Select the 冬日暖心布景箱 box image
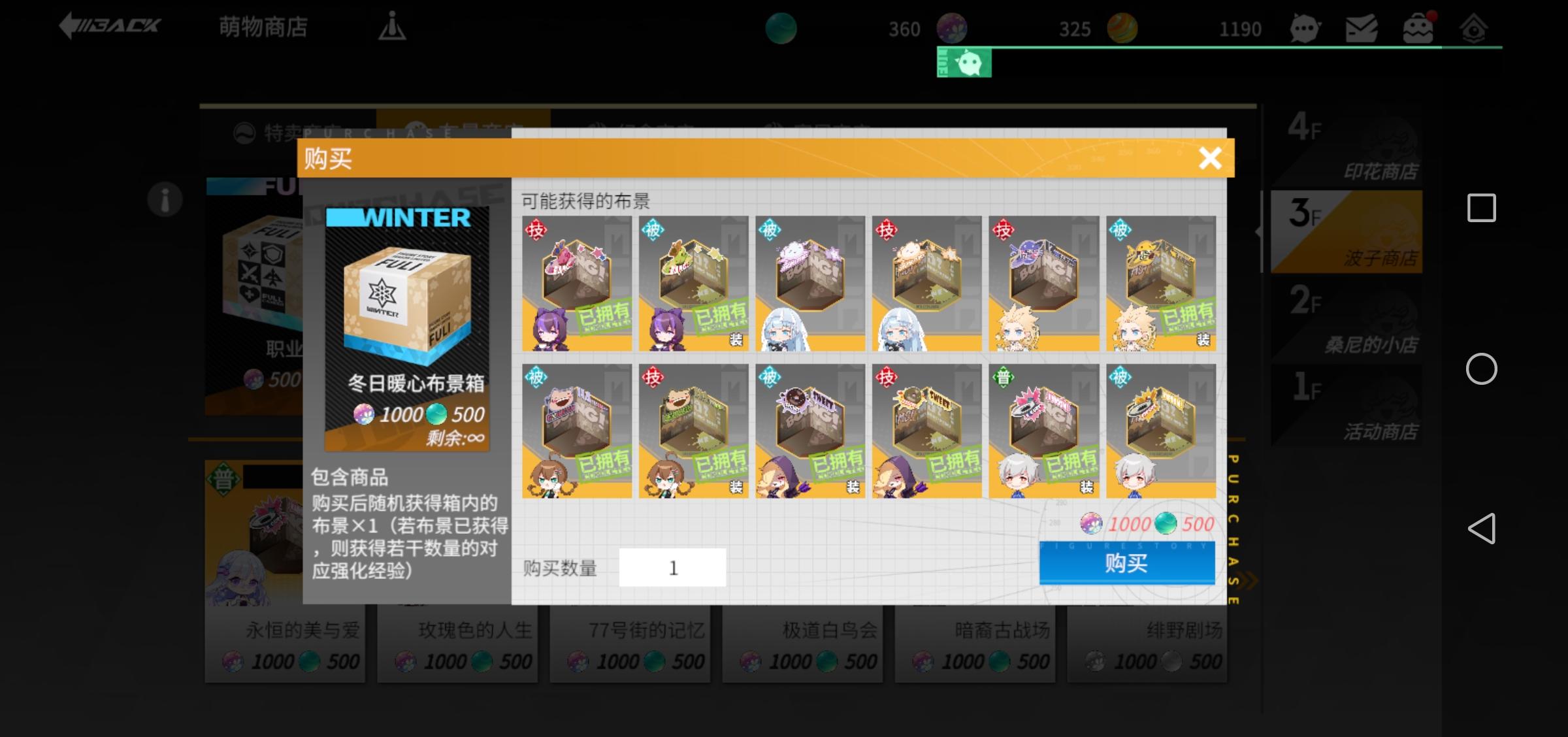The image size is (1568, 737). coord(405,307)
